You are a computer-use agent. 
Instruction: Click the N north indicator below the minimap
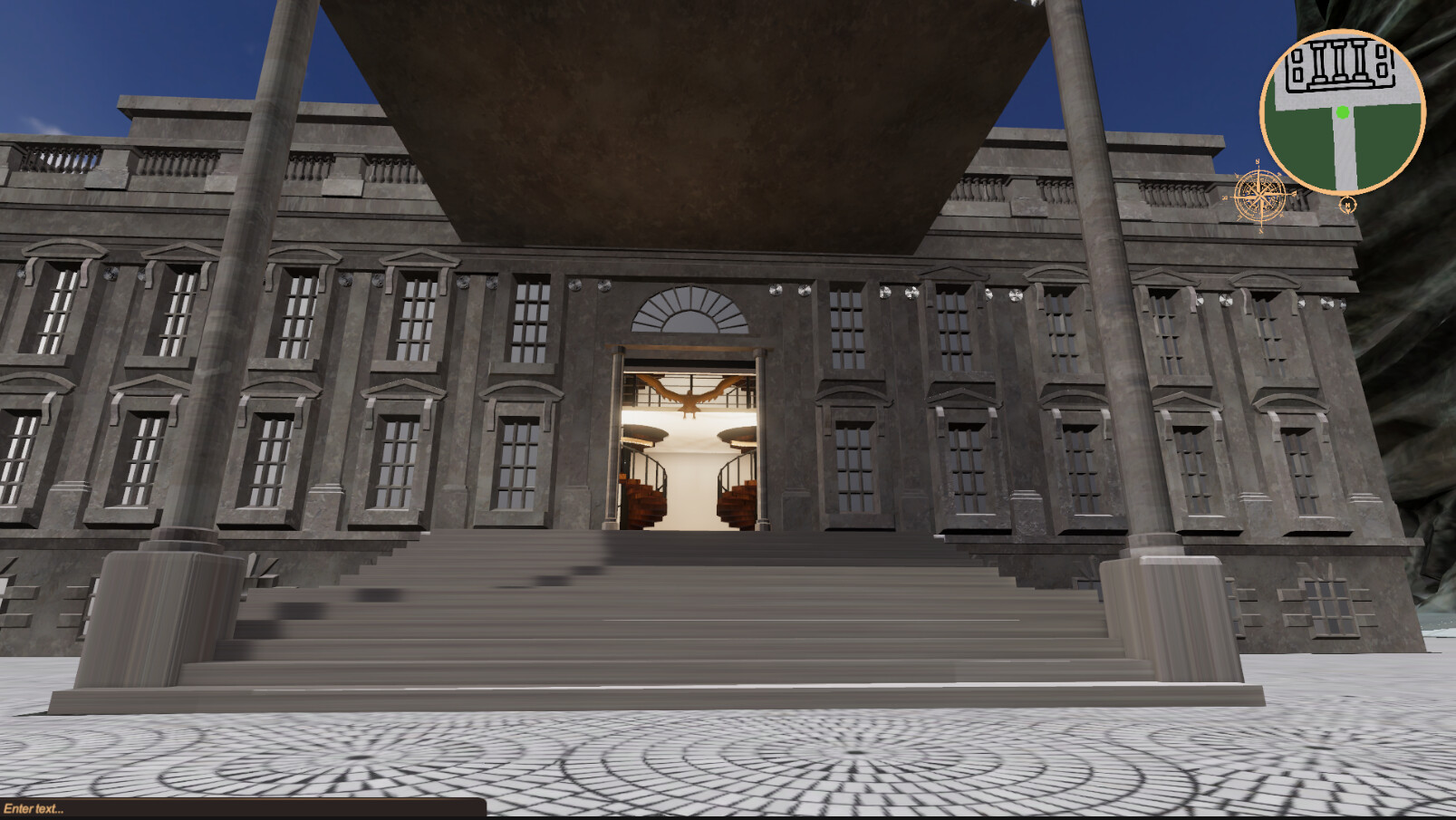1347,205
